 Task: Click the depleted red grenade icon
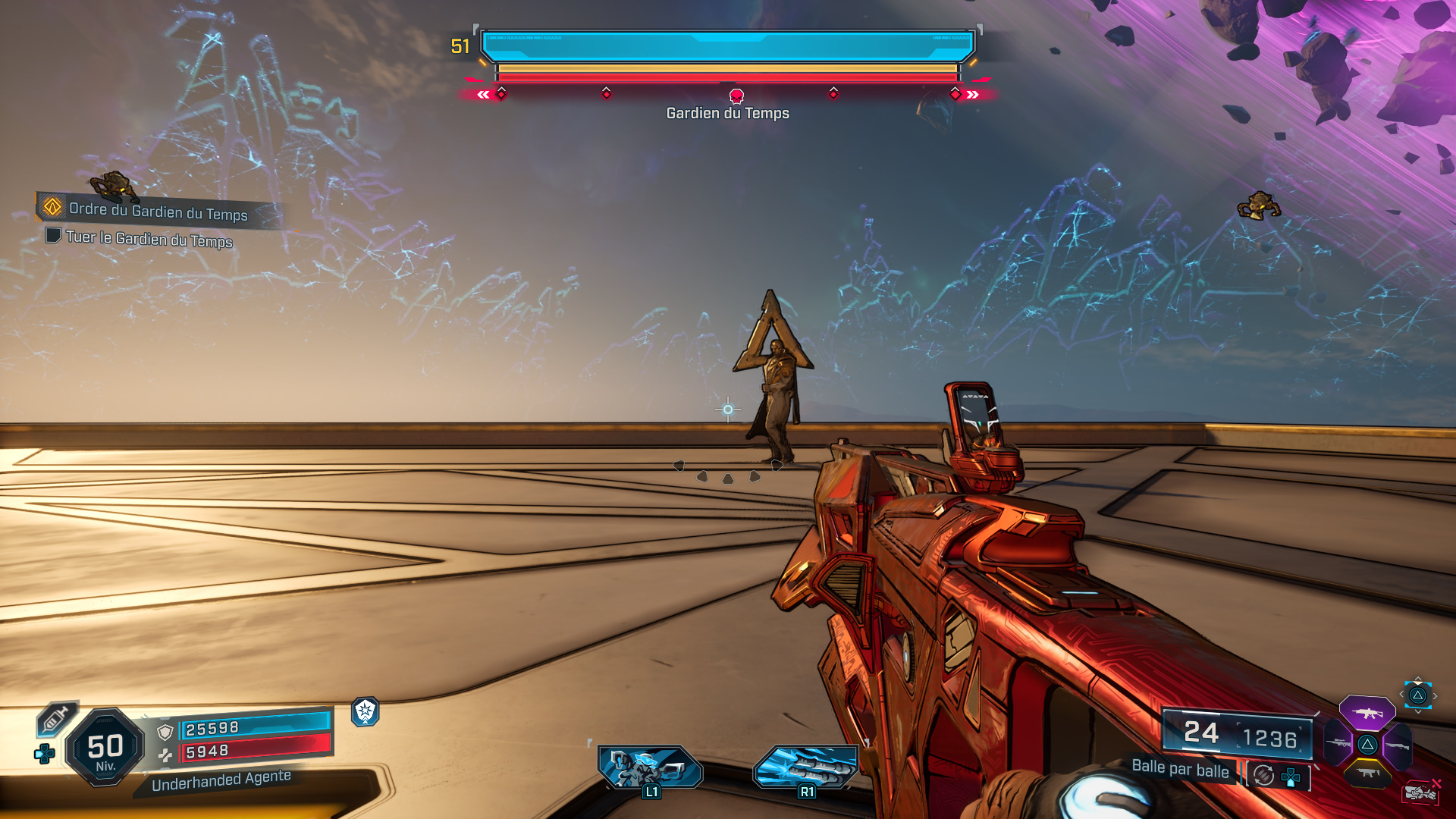pos(1420,791)
